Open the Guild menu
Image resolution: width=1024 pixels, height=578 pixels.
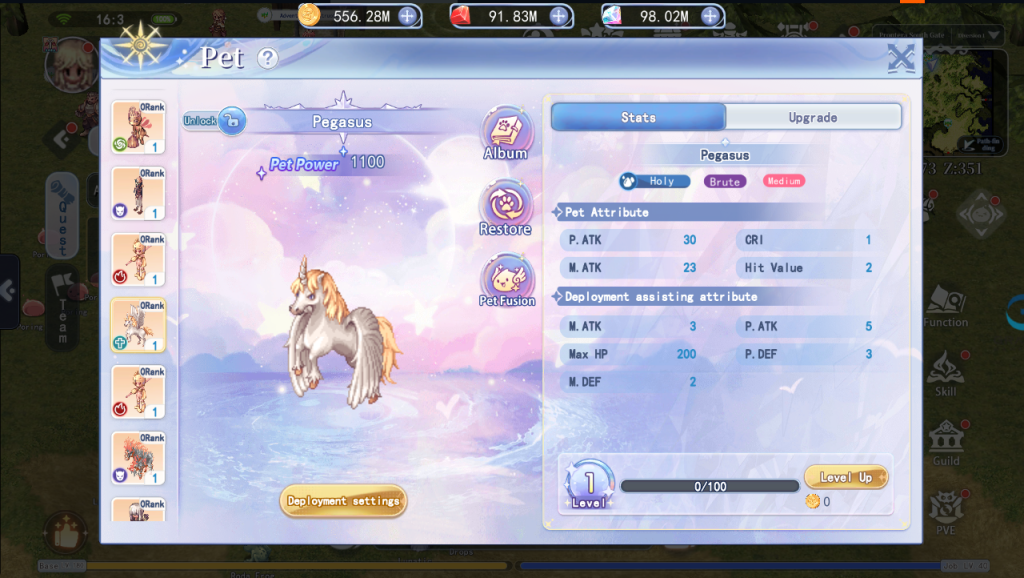945,442
